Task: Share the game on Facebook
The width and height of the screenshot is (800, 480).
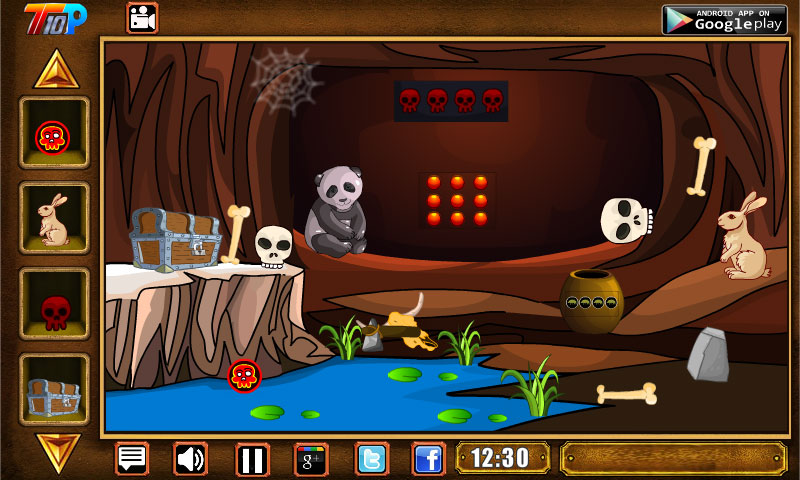Action: click(429, 459)
